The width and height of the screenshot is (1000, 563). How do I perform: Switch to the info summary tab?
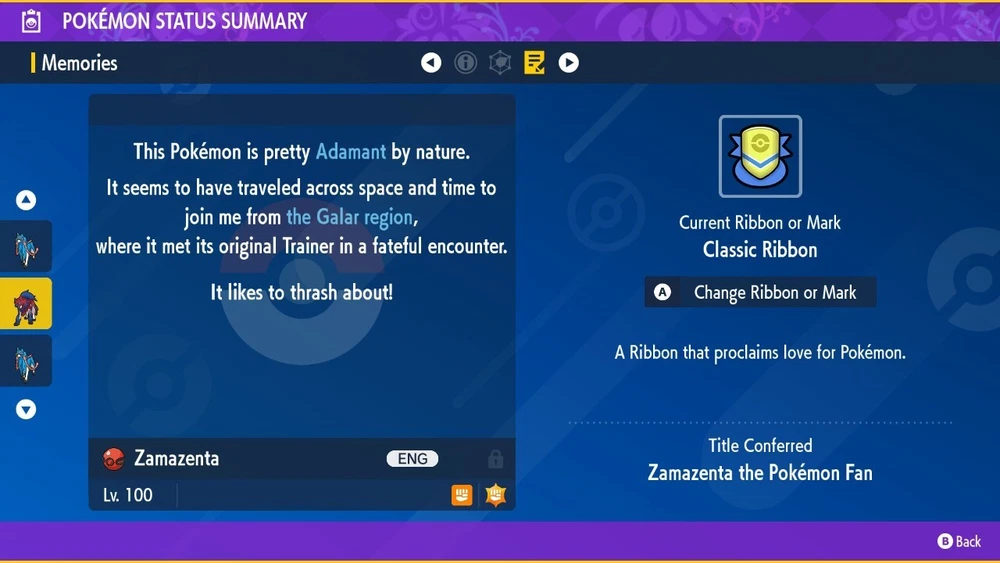465,63
